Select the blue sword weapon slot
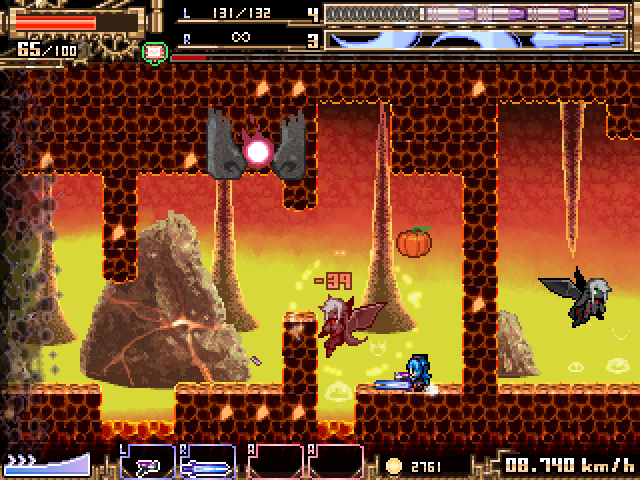Image resolution: width=640 pixels, height=480 pixels. 208,463
